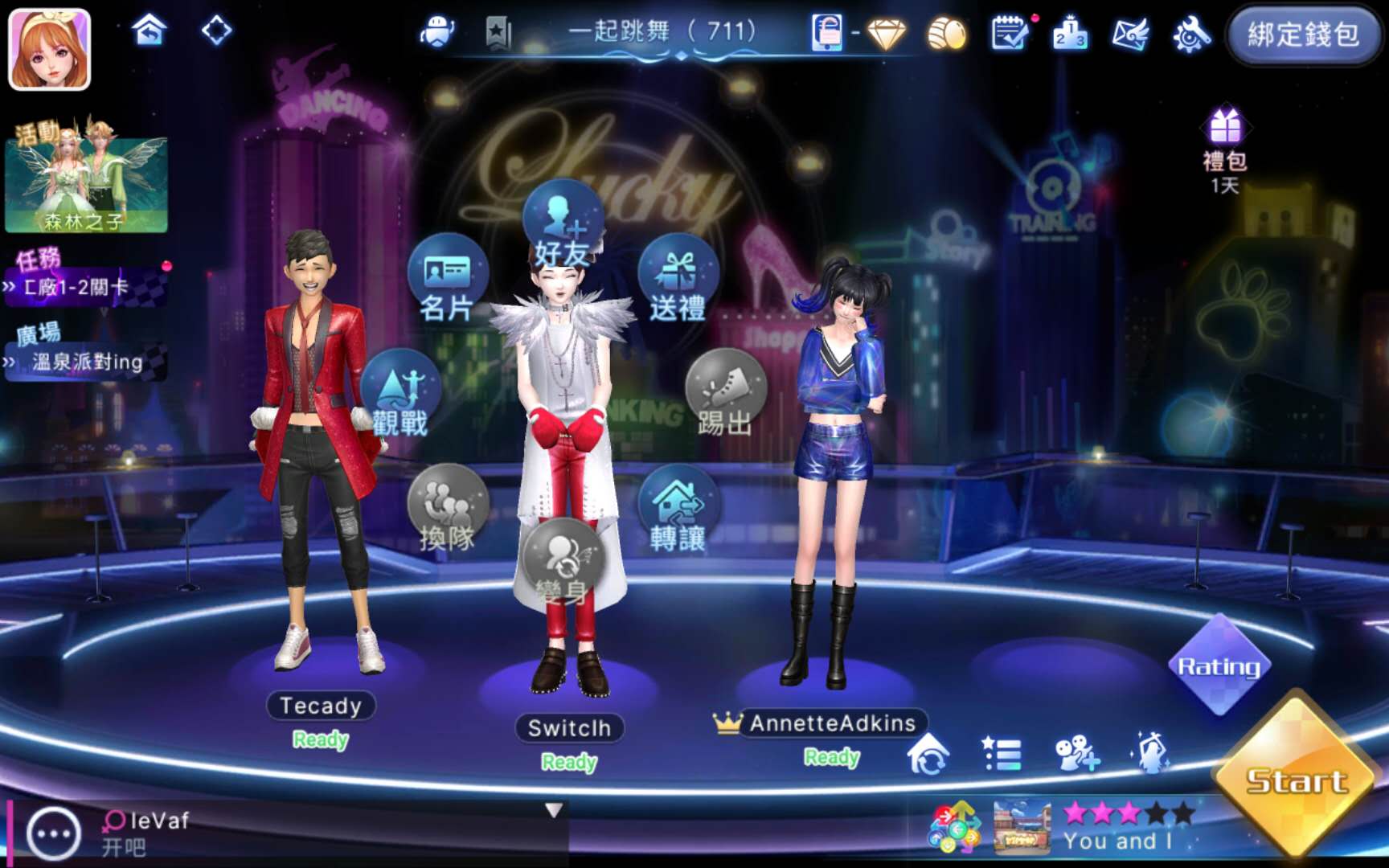The width and height of the screenshot is (1389, 868).
Task: Open the chat bubble button
Action: [53, 833]
